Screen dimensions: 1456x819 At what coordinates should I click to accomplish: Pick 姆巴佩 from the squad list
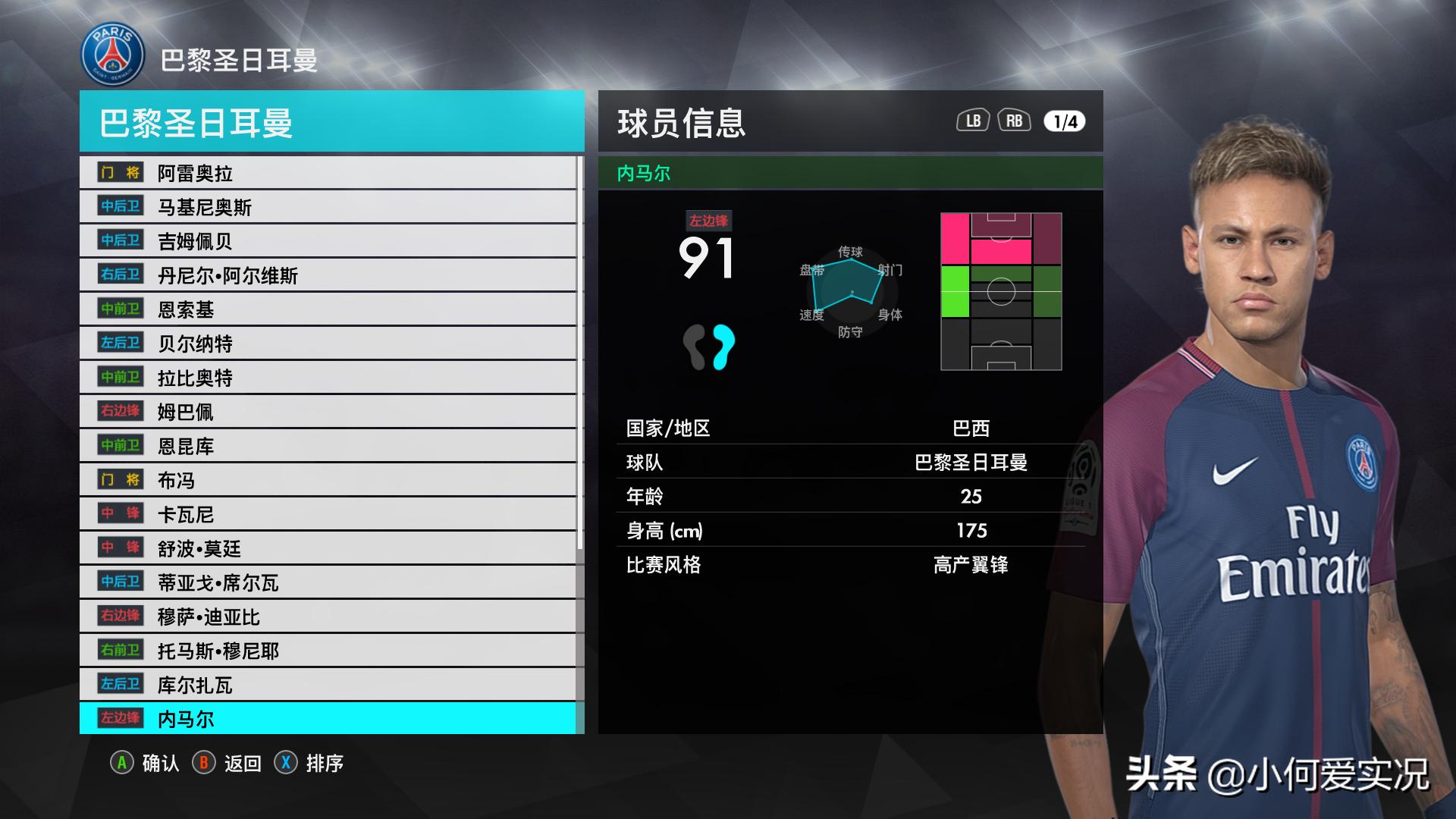[x=328, y=412]
